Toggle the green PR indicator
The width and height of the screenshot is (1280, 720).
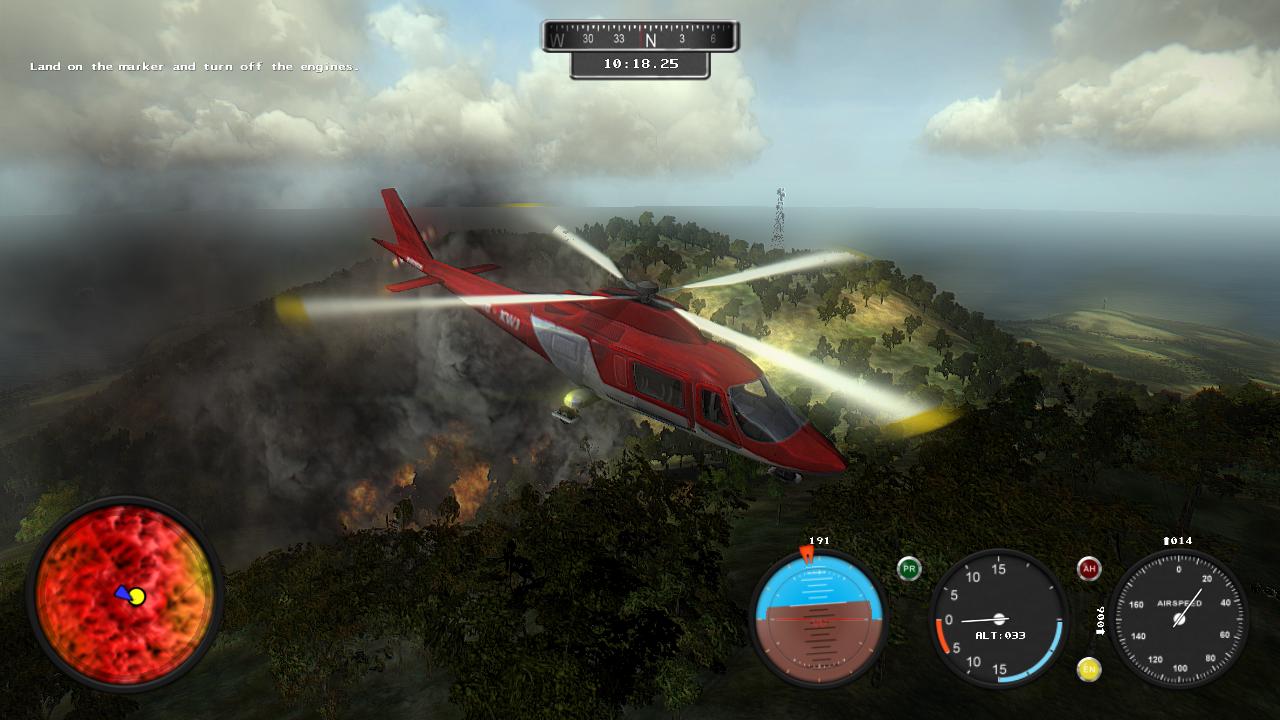(909, 569)
